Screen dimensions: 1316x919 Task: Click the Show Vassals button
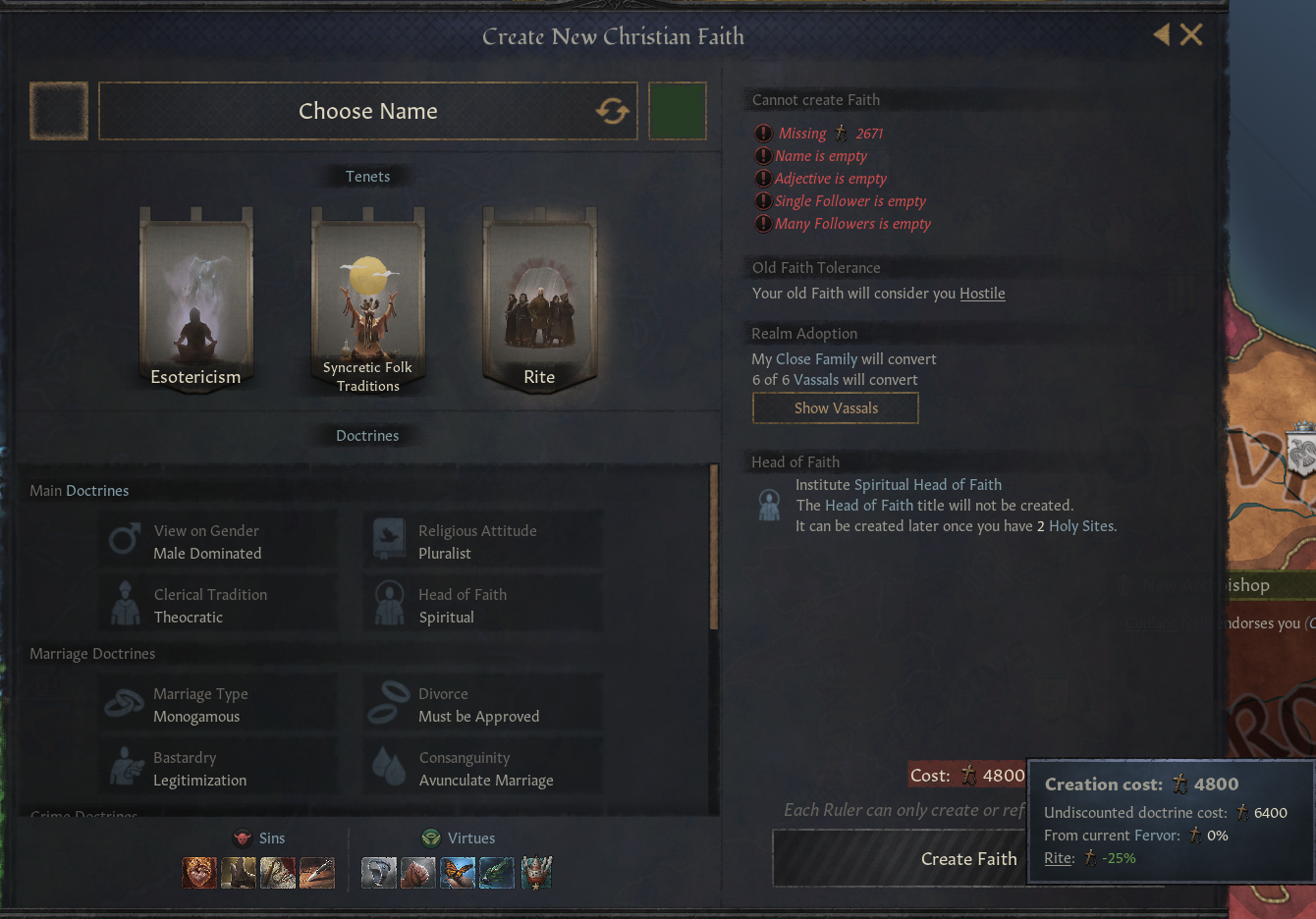point(835,407)
